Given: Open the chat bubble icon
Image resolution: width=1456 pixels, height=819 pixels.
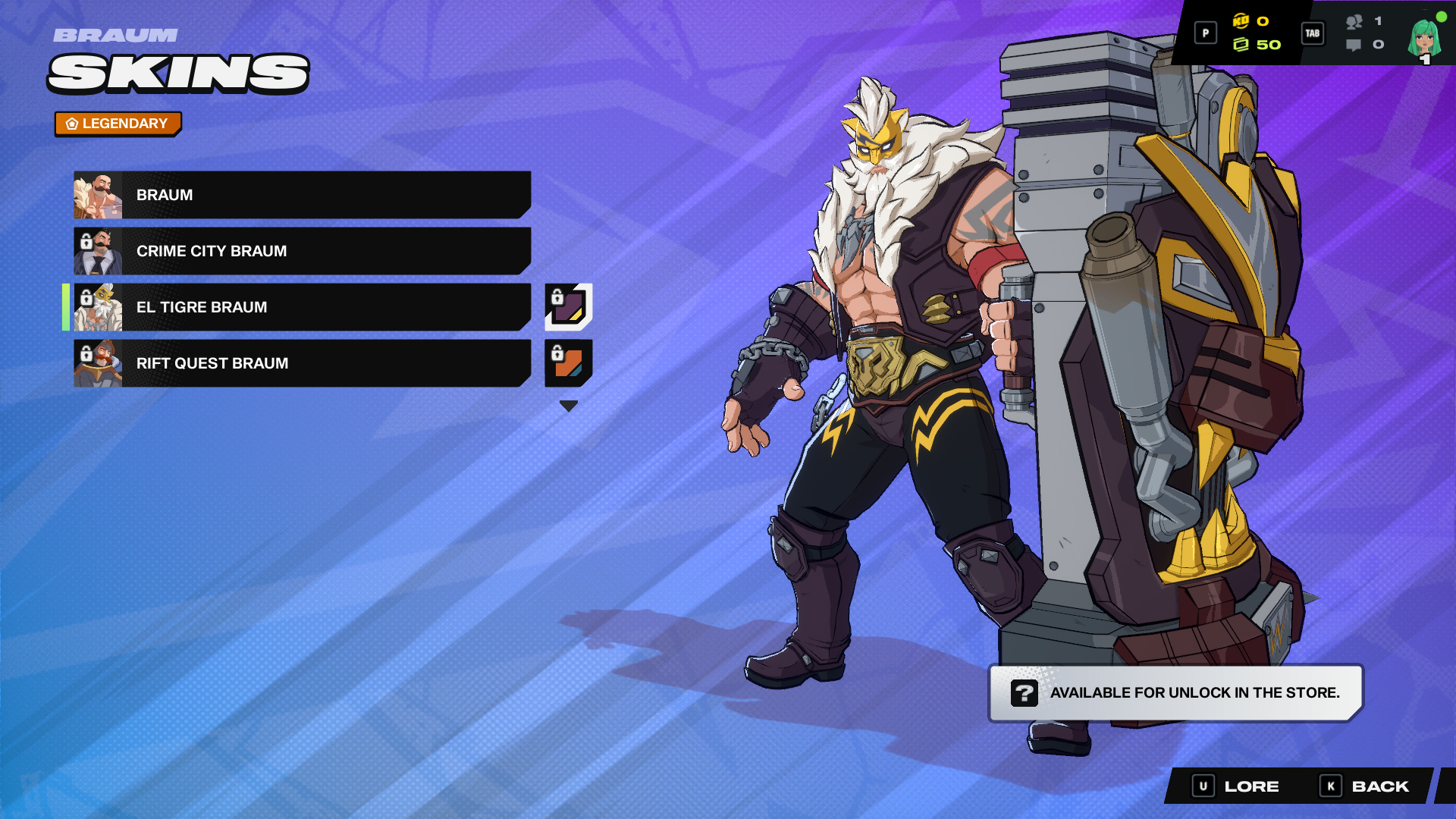Looking at the screenshot, I should [x=1354, y=45].
